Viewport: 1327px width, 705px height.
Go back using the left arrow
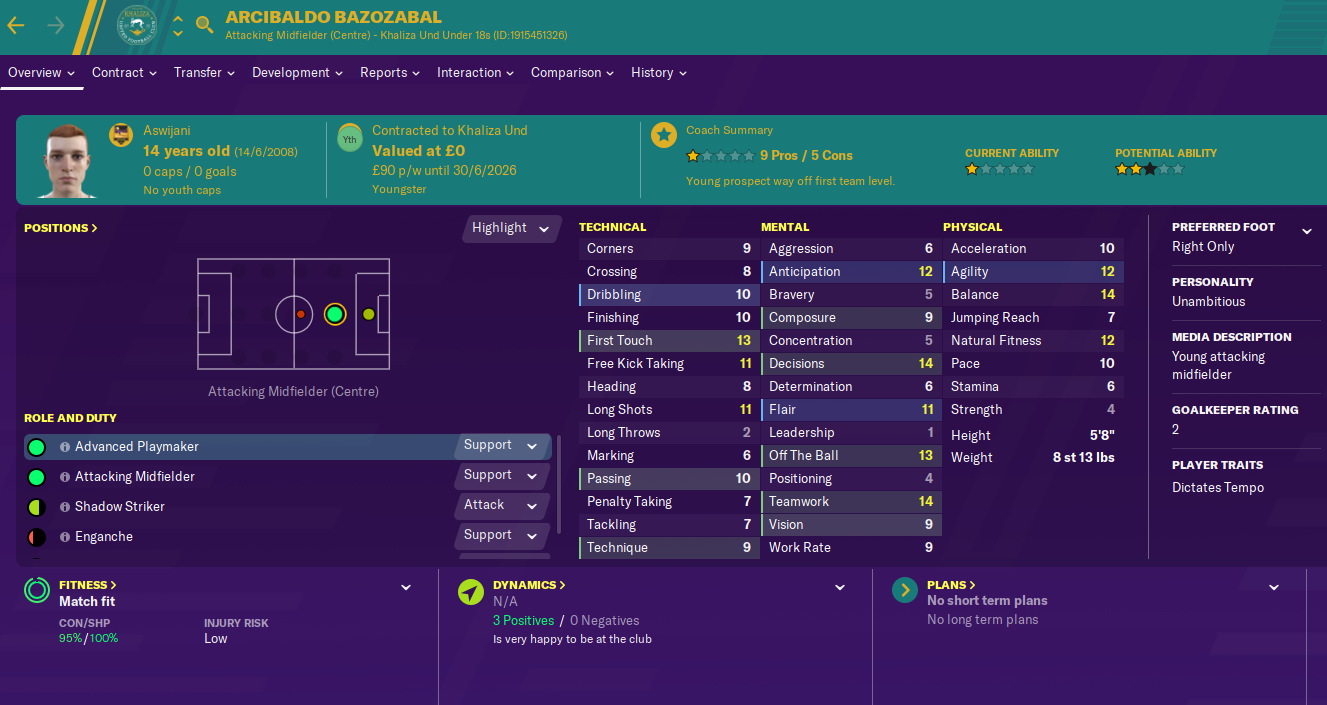click(16, 25)
